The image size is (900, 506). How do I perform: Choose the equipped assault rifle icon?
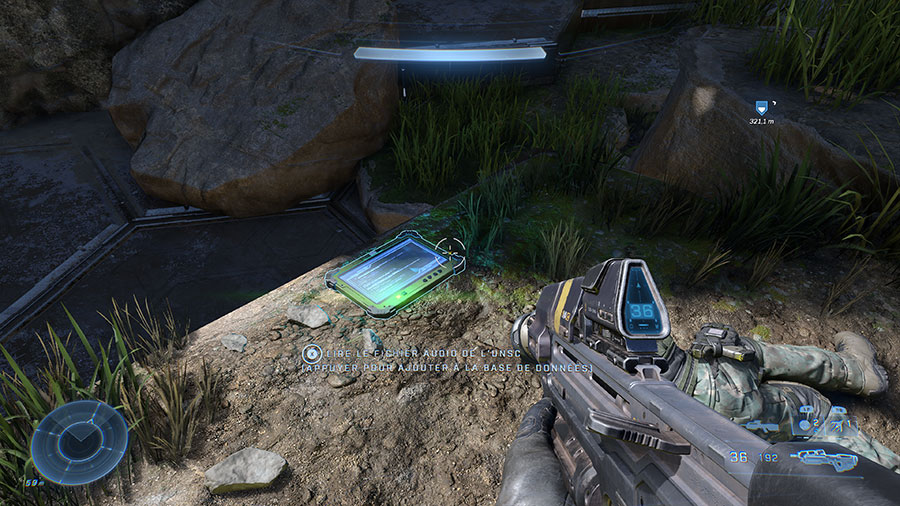pyautogui.click(x=823, y=459)
